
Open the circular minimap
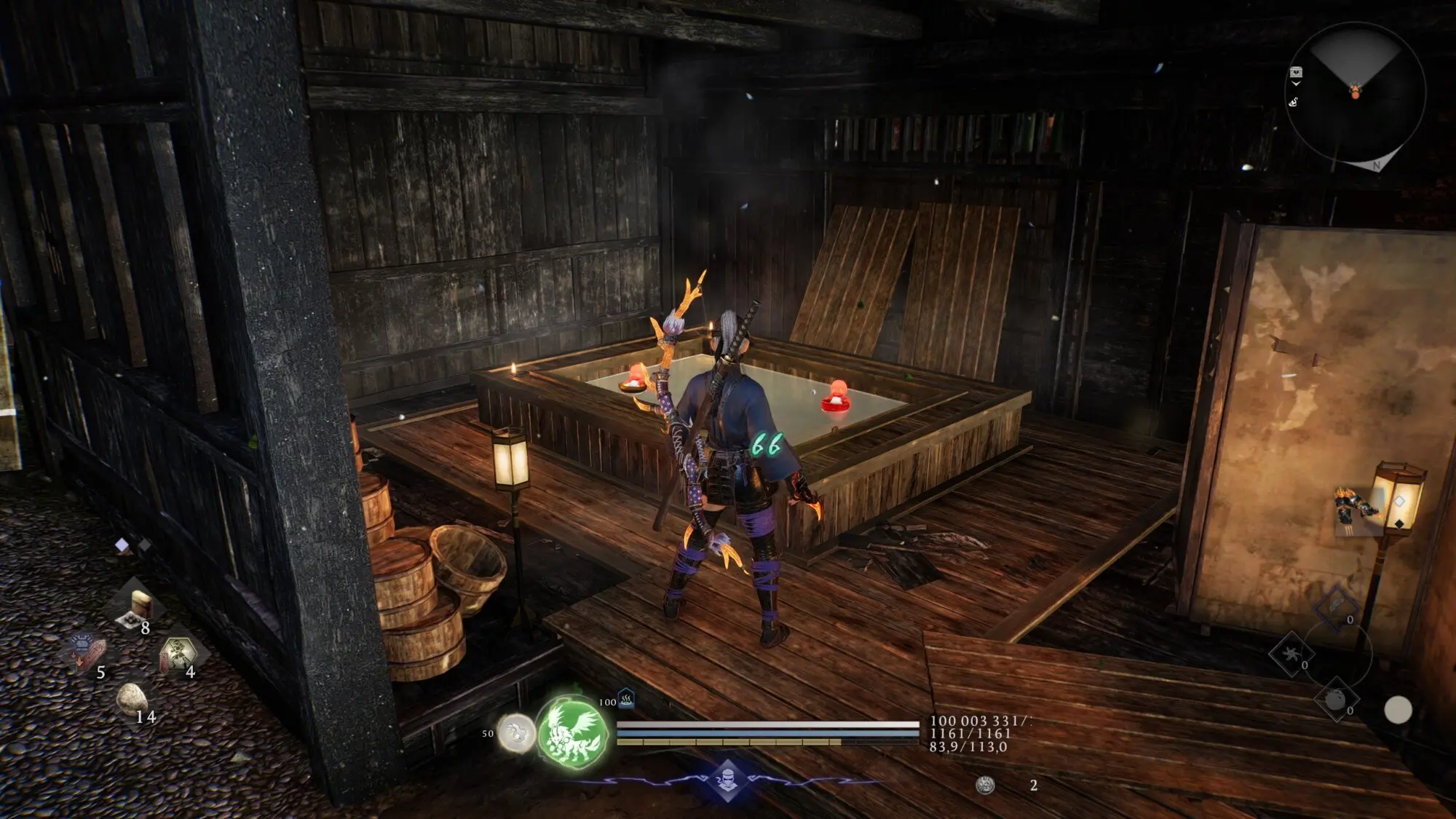(1356, 92)
